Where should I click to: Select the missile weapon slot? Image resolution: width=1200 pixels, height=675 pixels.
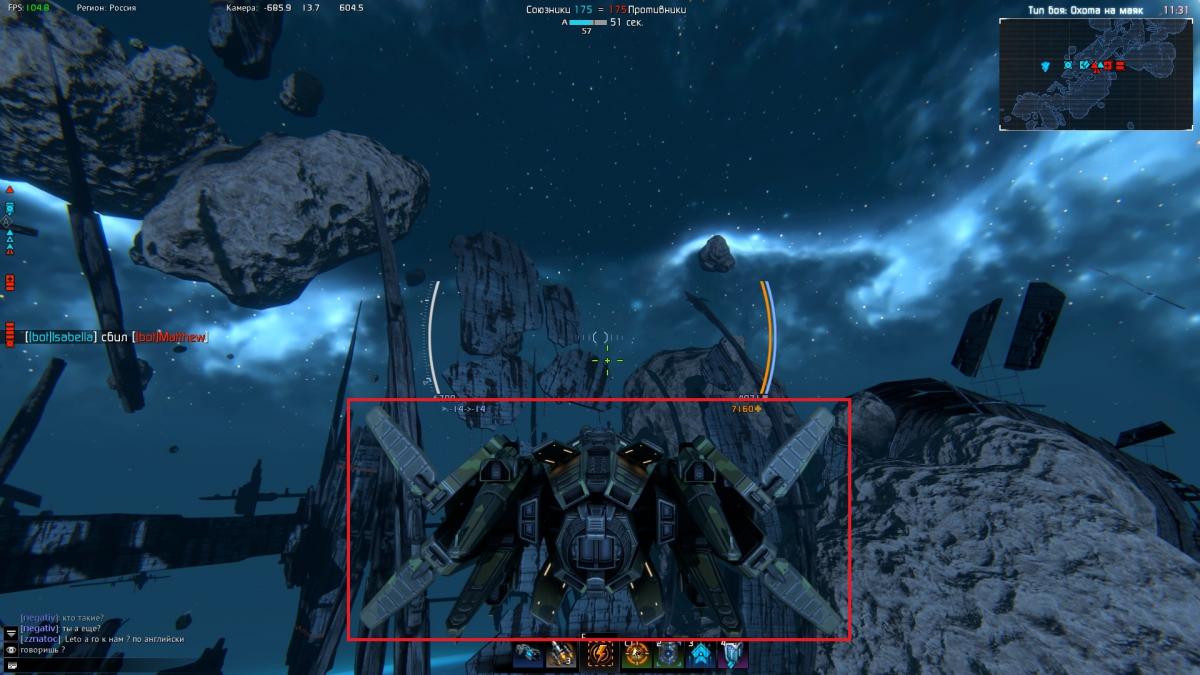(x=559, y=655)
